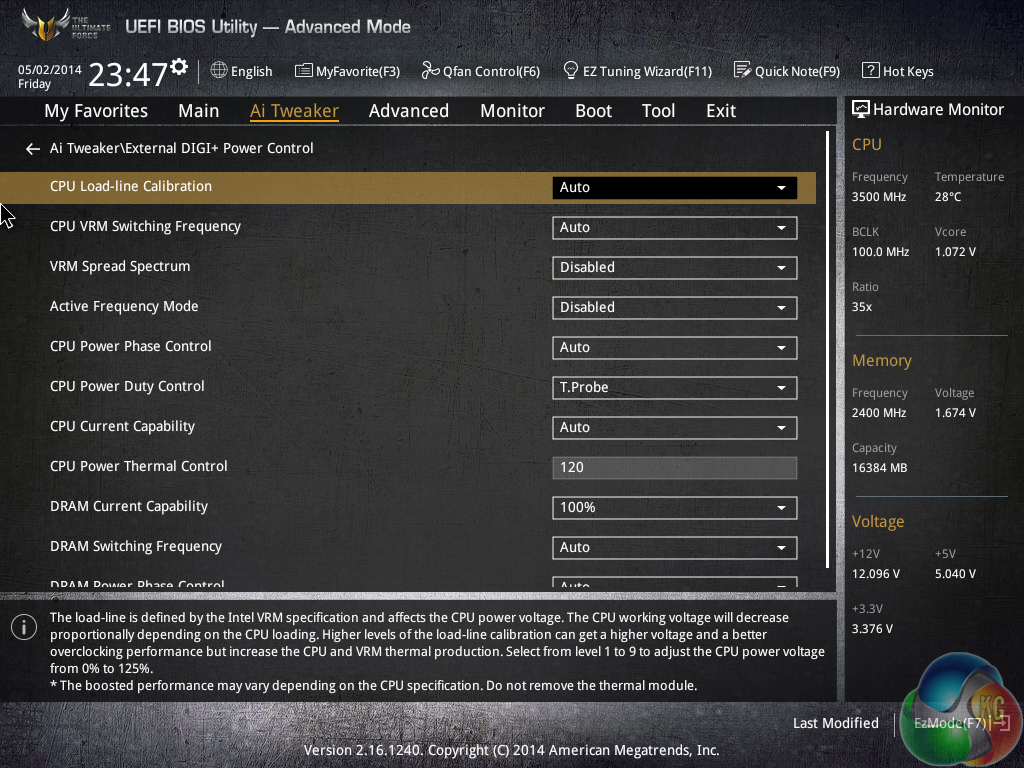Choose the Exit tab

720,111
